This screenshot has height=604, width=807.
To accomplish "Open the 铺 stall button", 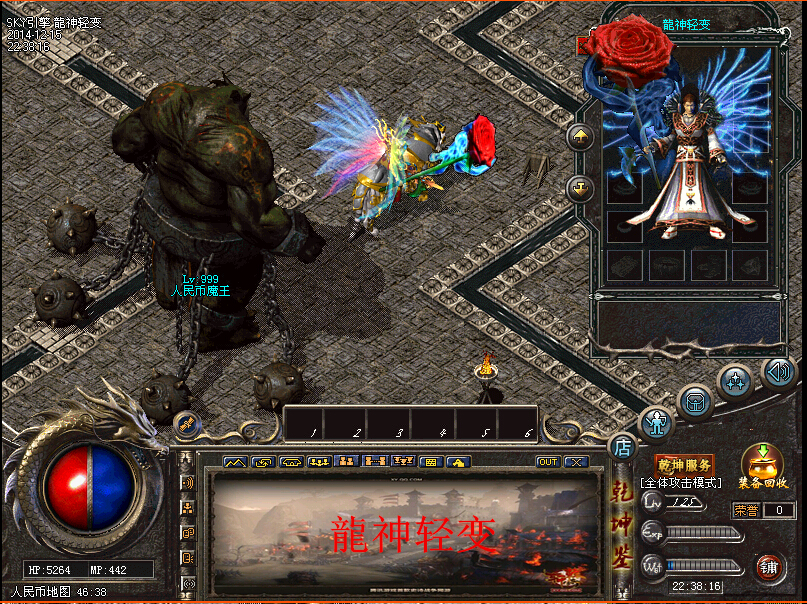I will [769, 567].
